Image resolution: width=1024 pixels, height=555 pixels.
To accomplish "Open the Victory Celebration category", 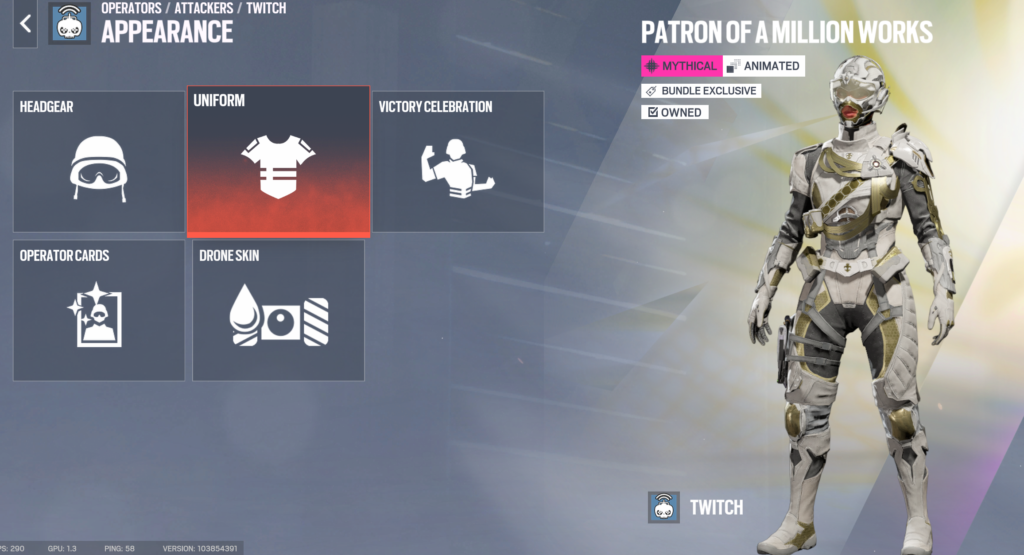I will click(x=459, y=162).
